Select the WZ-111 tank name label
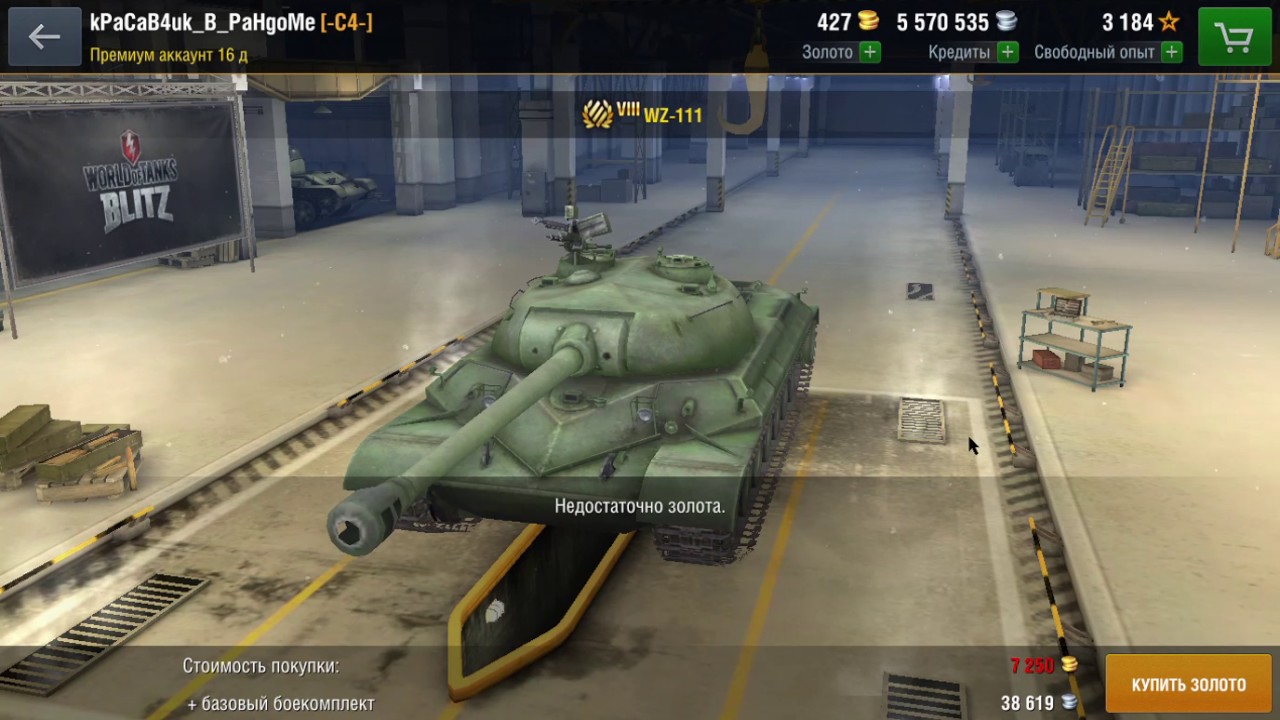Image resolution: width=1280 pixels, height=720 pixels. [x=672, y=115]
